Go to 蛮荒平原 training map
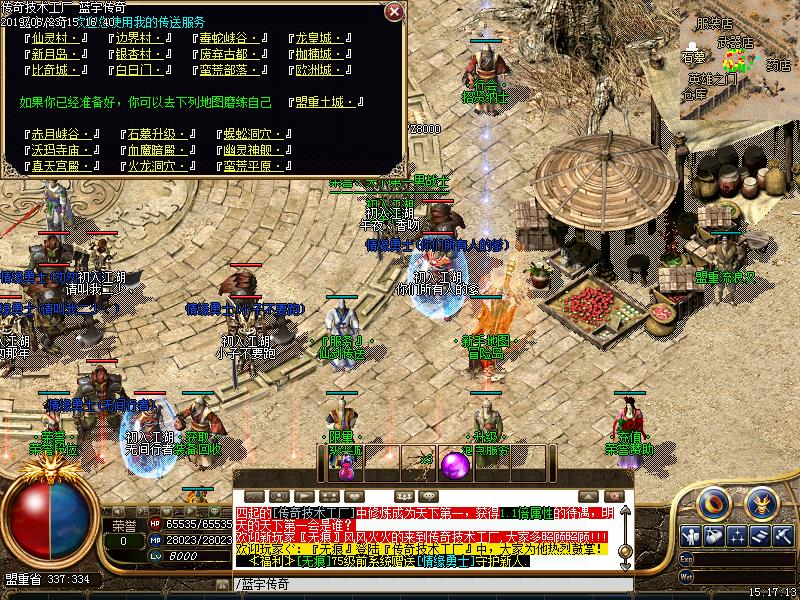Viewport: 800px width, 600px height. [250, 166]
